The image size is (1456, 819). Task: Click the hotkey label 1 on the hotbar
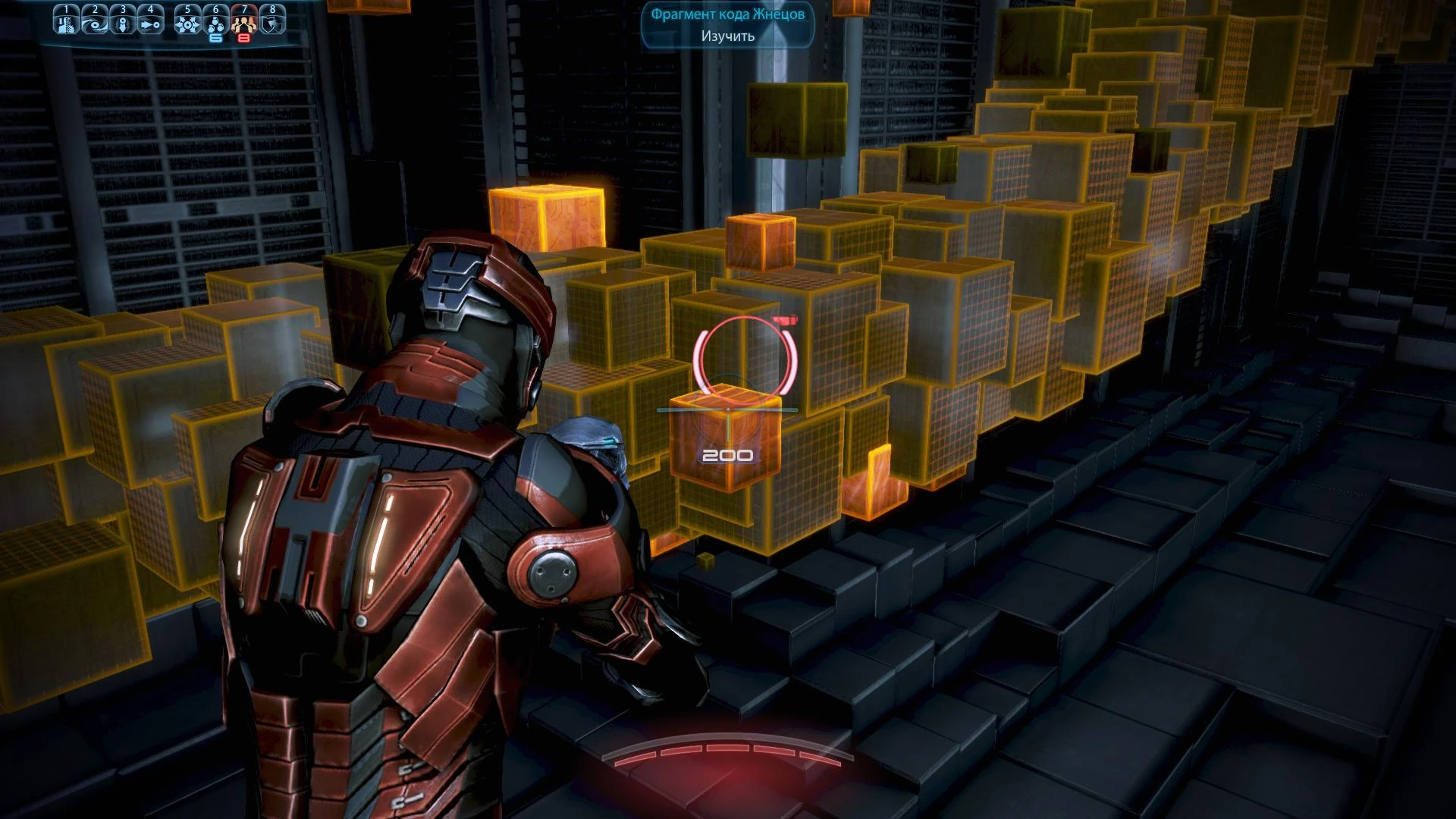tap(67, 8)
